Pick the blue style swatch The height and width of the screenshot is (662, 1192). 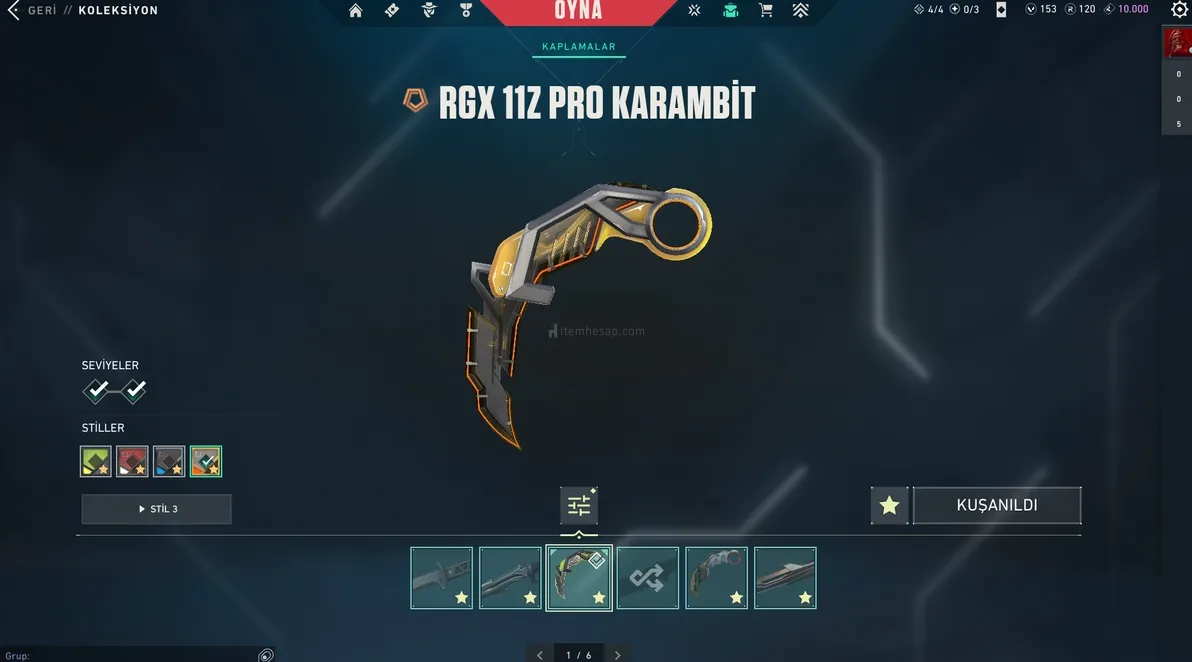click(169, 461)
